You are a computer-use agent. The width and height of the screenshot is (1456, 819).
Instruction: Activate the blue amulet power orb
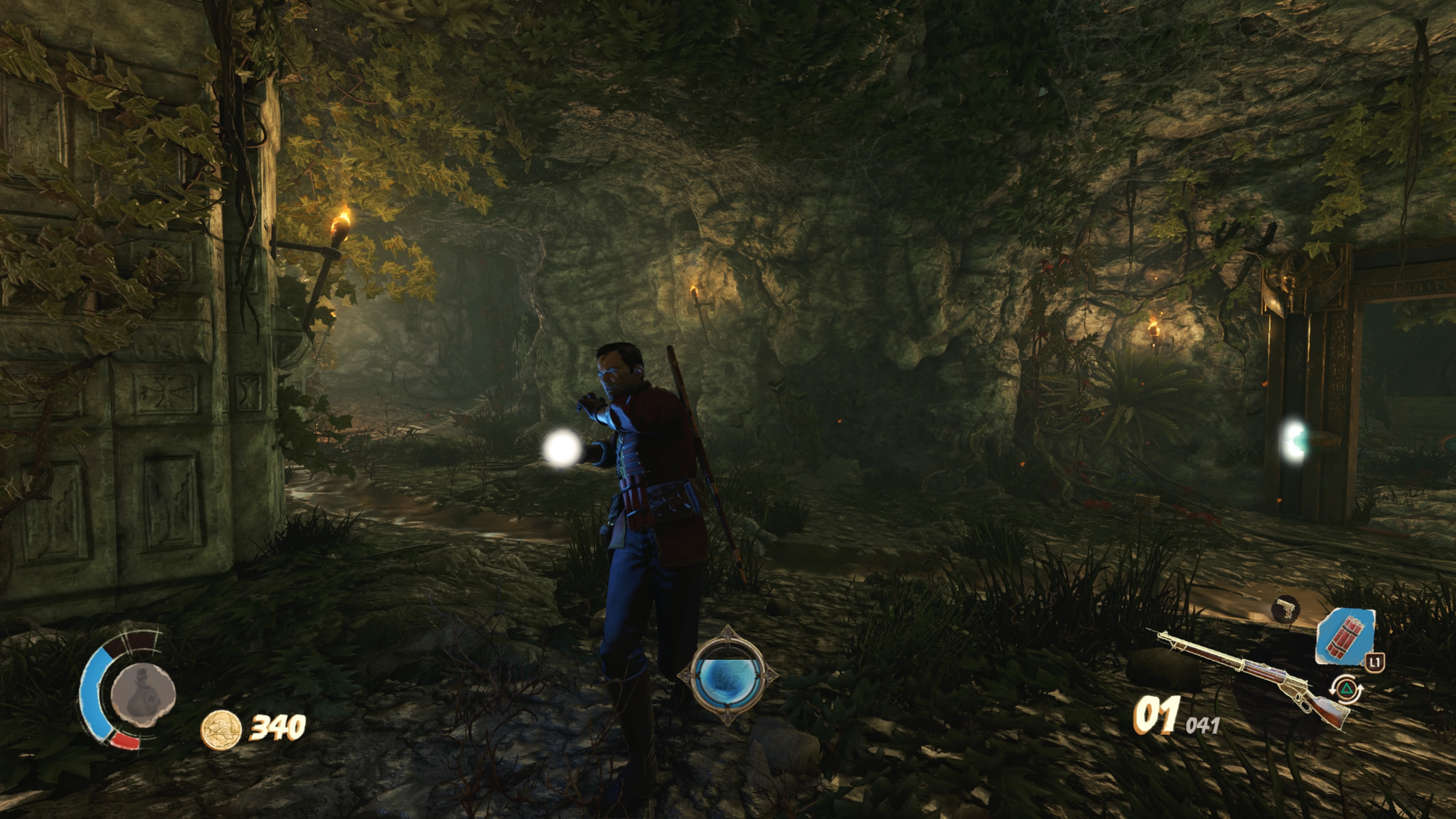tap(728, 675)
